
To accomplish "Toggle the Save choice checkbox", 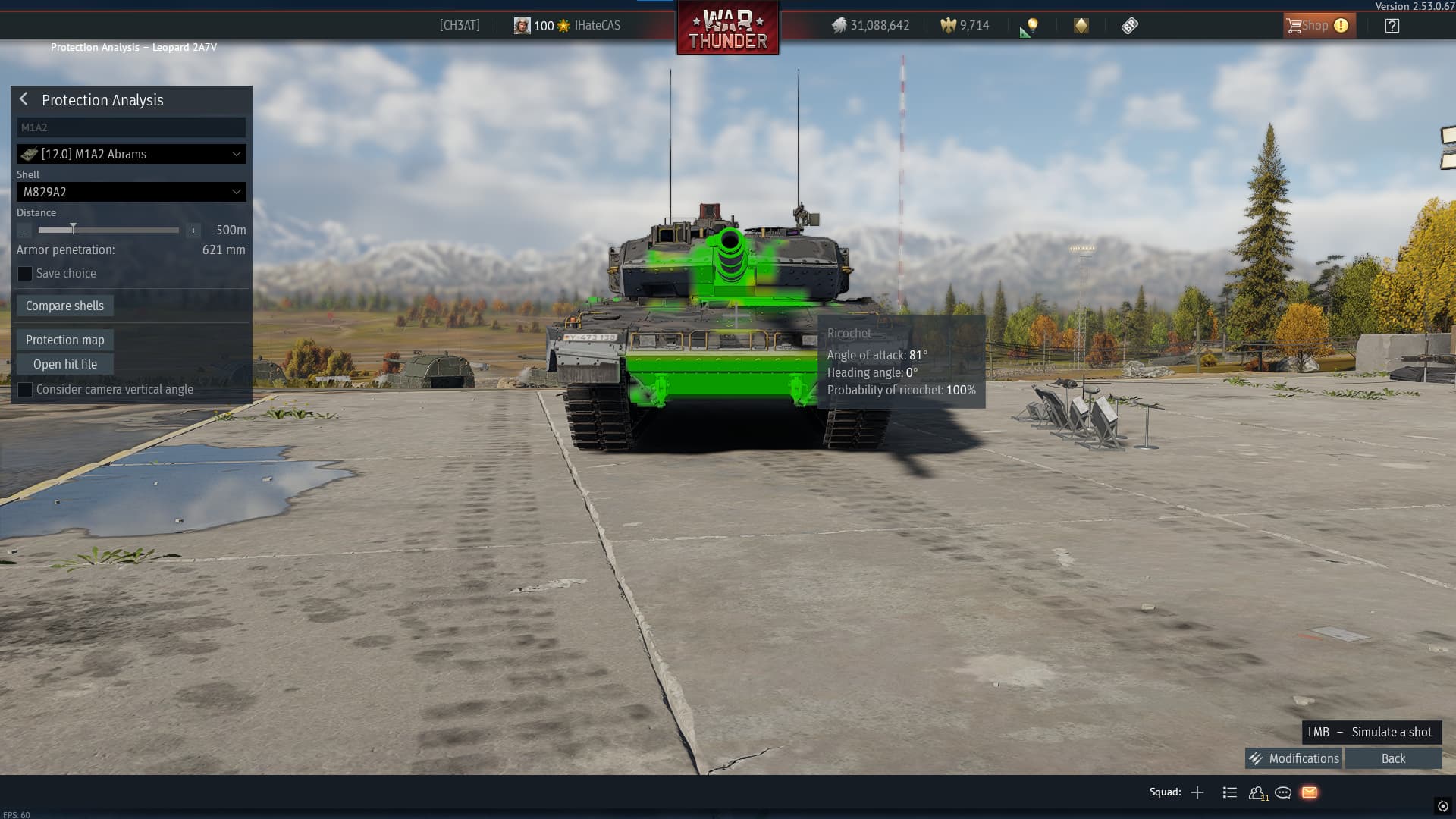I will click(x=25, y=274).
